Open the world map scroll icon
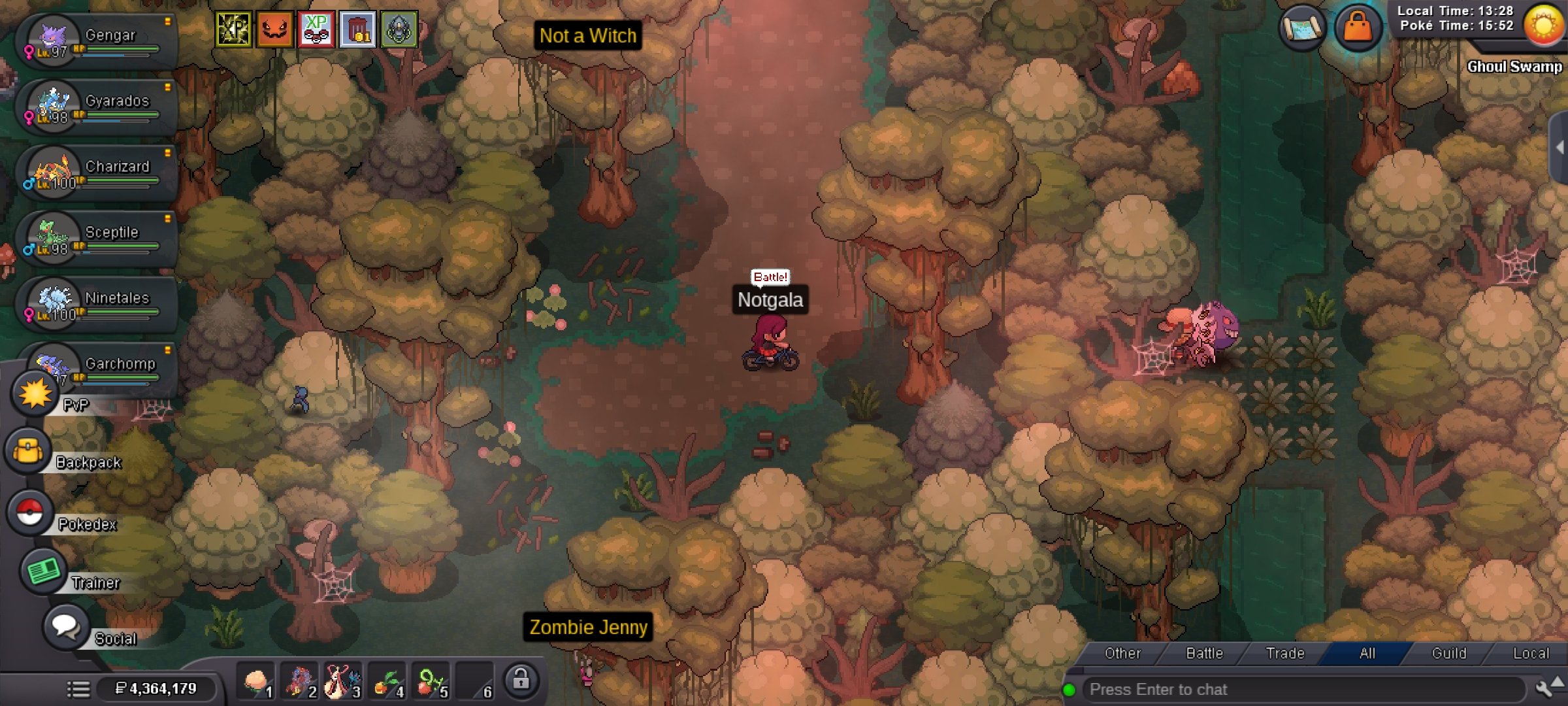This screenshot has height=706, width=1568. [1302, 27]
